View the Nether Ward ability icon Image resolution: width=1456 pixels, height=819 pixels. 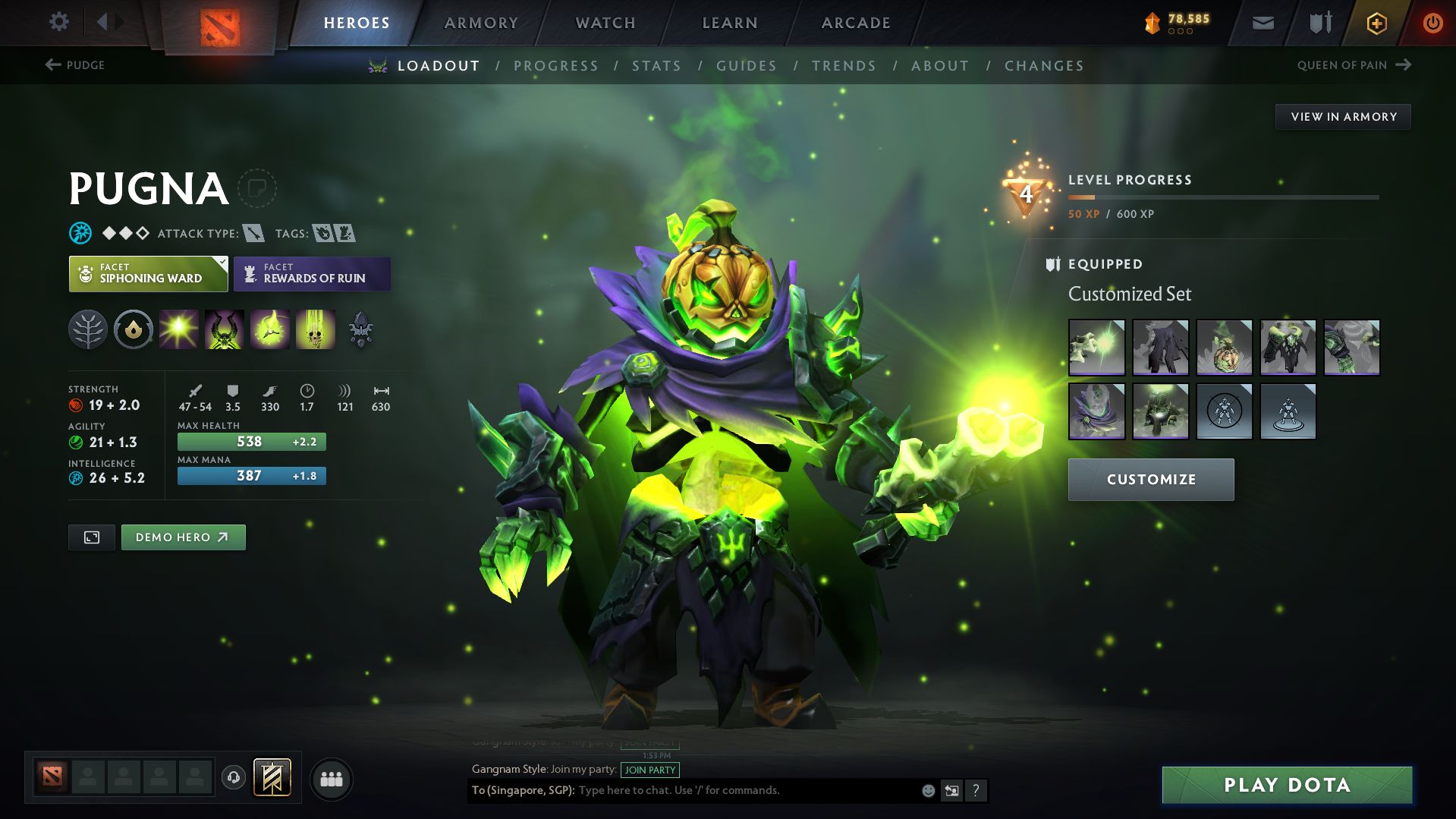coord(270,329)
